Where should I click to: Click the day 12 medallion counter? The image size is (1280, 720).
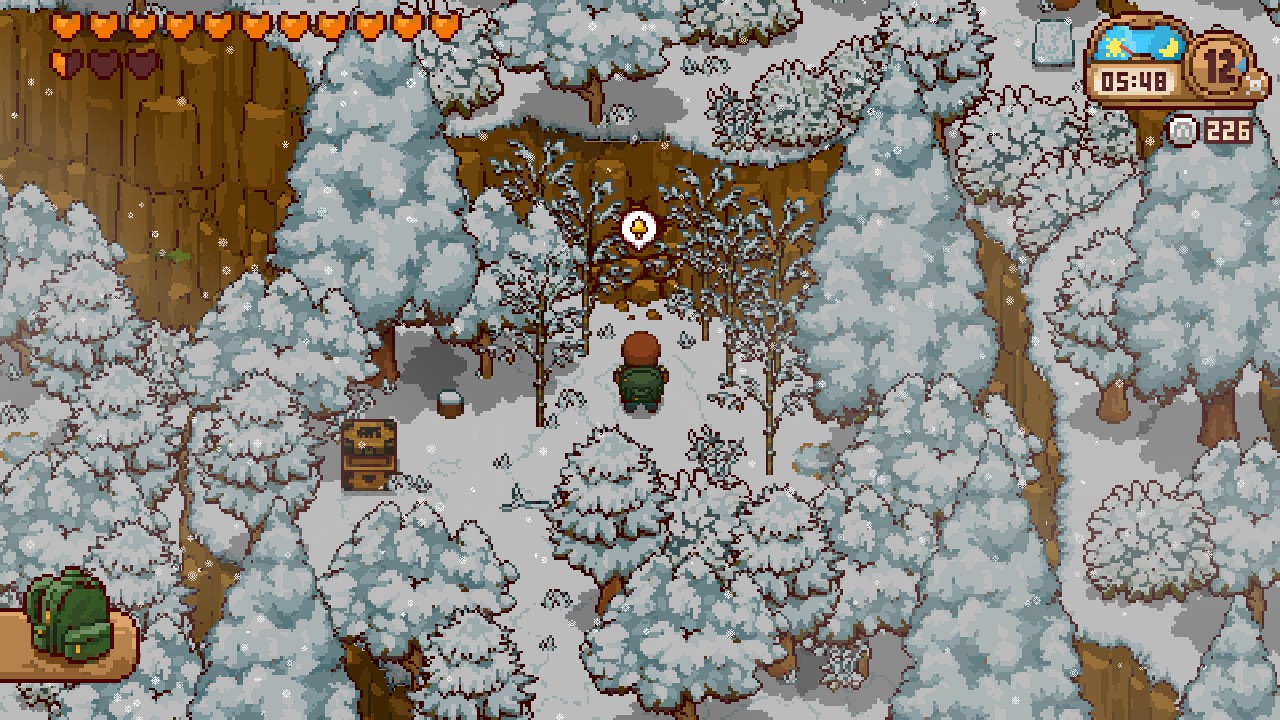1217,67
